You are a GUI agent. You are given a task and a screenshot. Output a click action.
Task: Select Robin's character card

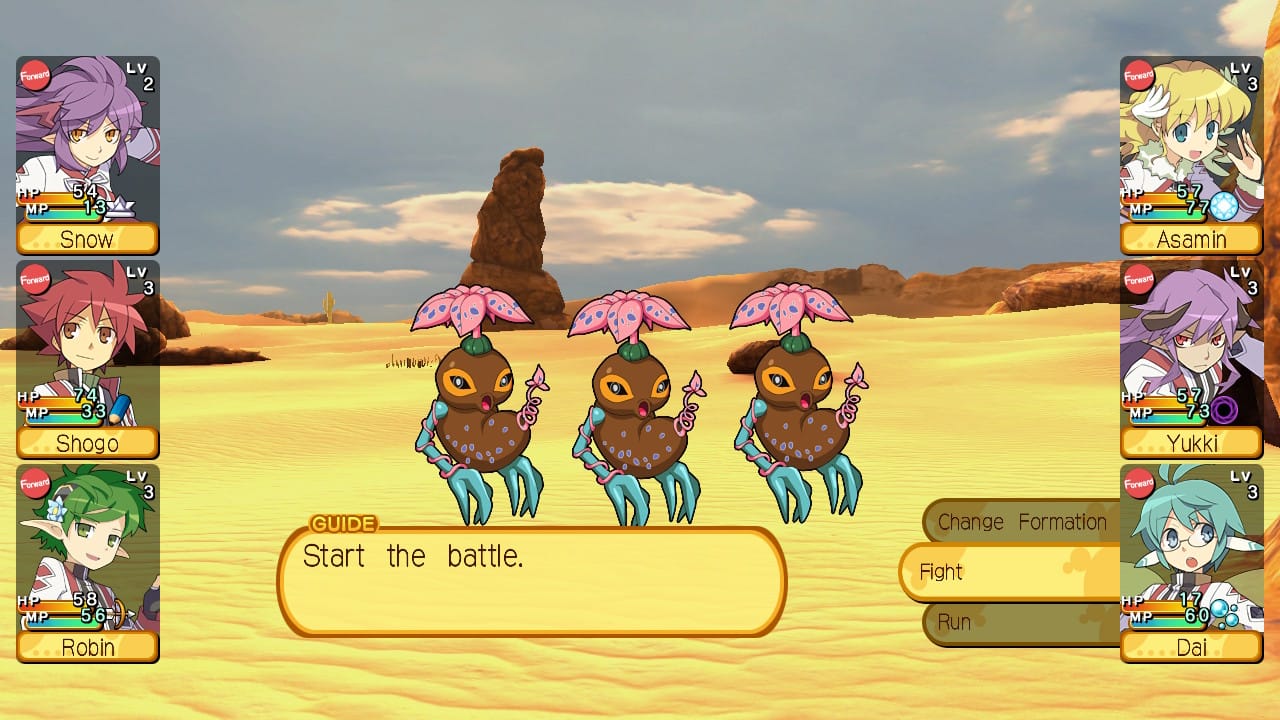pyautogui.click(x=88, y=563)
